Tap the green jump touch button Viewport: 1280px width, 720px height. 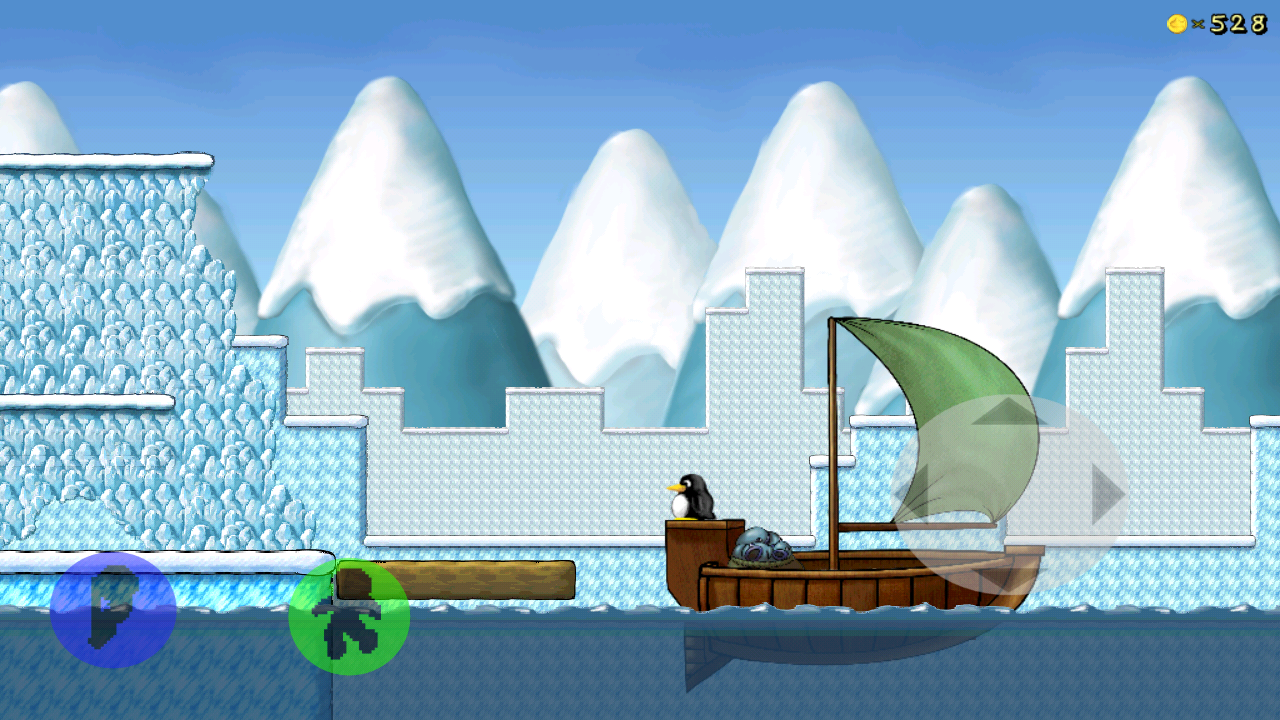click(349, 617)
